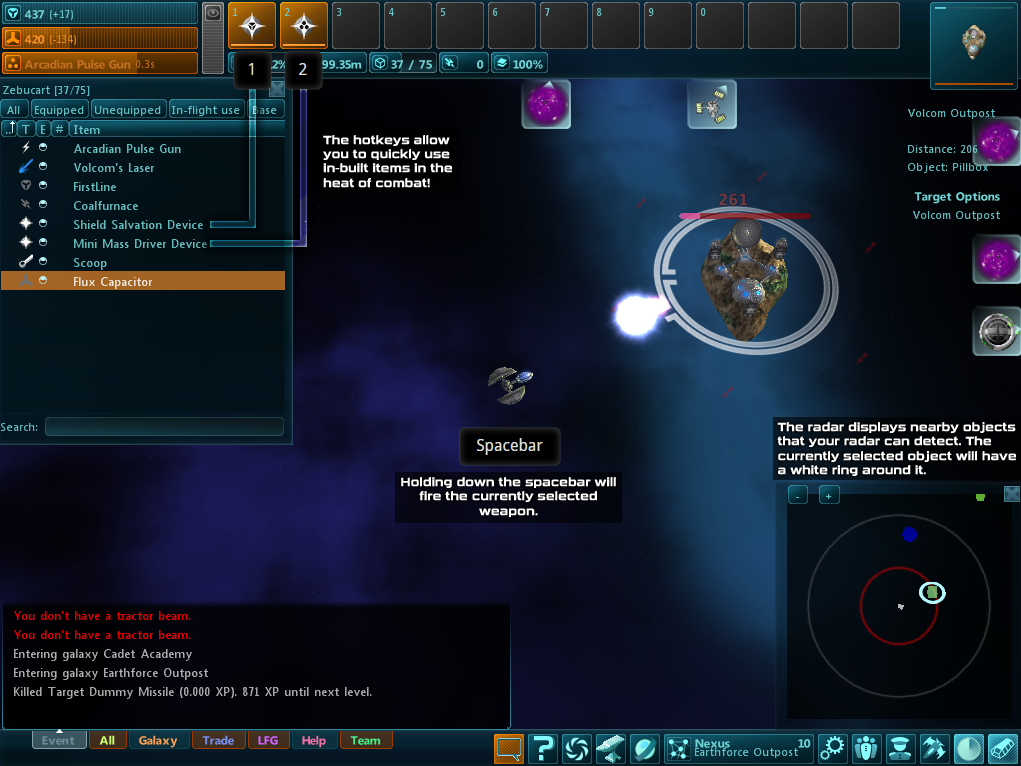Screen dimensions: 1021x766
Task: Open the Nexus Earthforce Outpost galaxy map
Action: (x=738, y=748)
